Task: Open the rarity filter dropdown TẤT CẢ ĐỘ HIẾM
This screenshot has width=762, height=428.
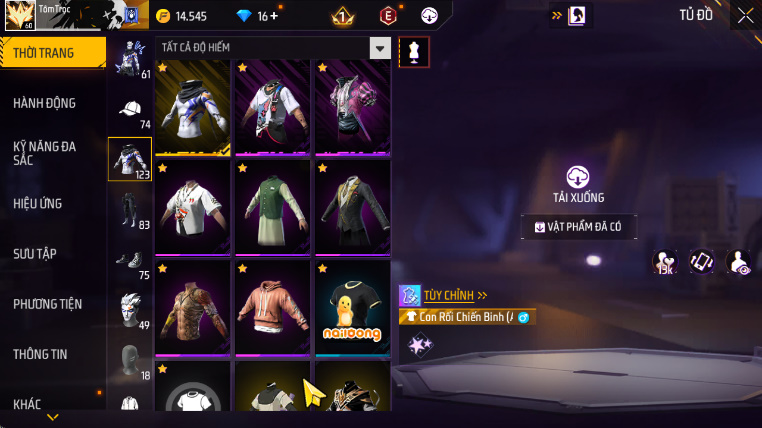Action: [379, 48]
